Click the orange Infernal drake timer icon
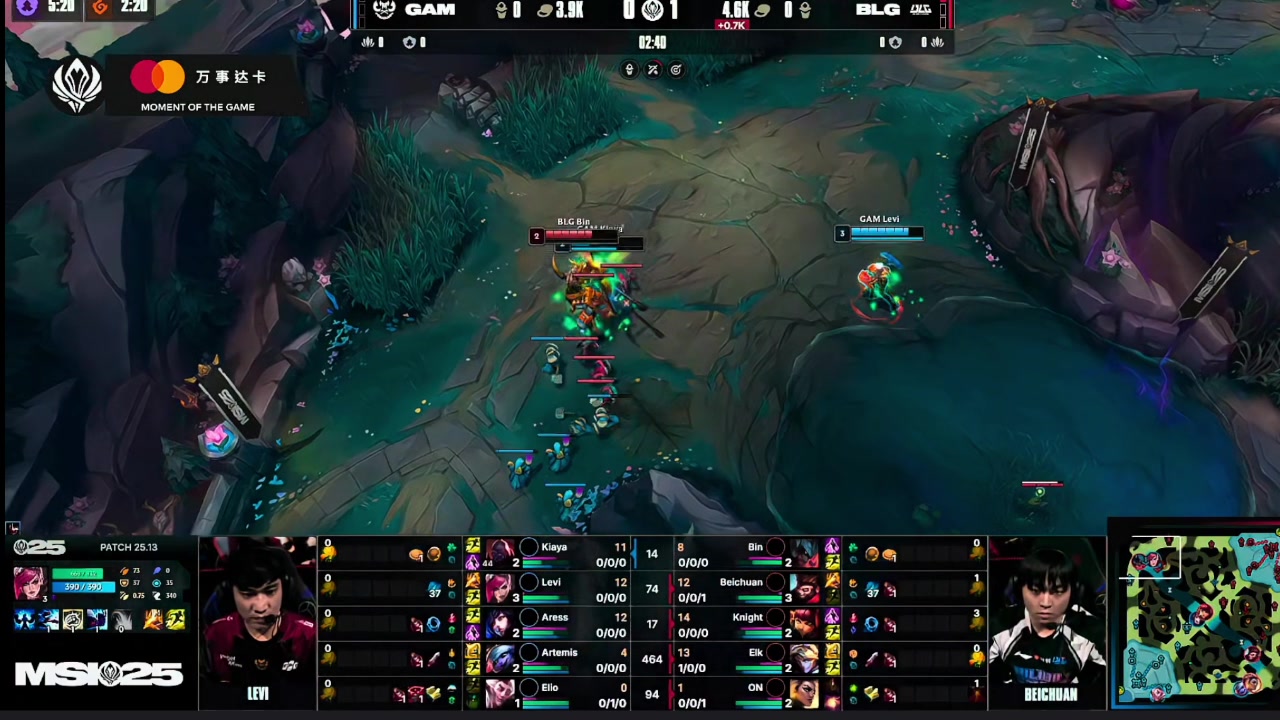Screen dimensions: 1280x720 [x=98, y=8]
